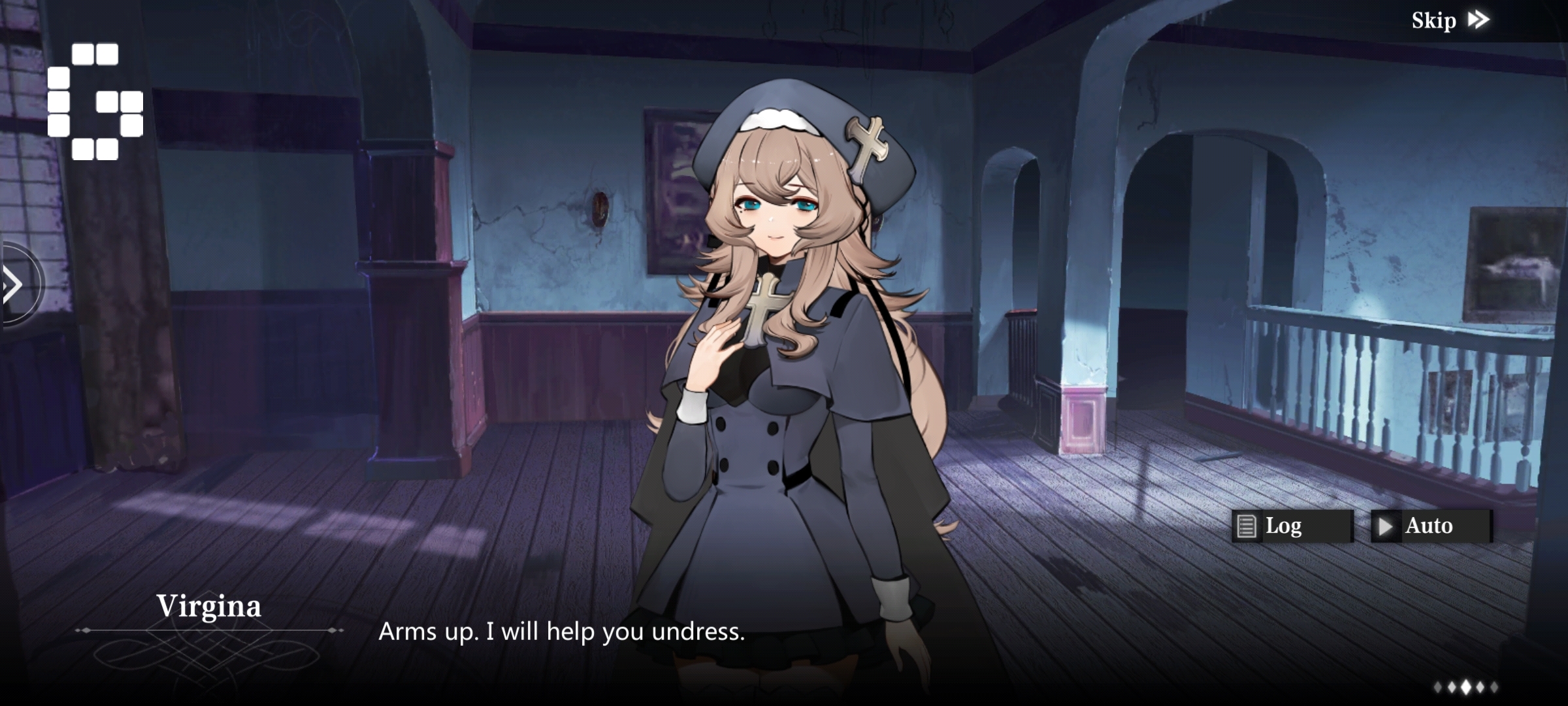Expand the side panel arrow
This screenshot has width=1568, height=706.
click(x=14, y=284)
